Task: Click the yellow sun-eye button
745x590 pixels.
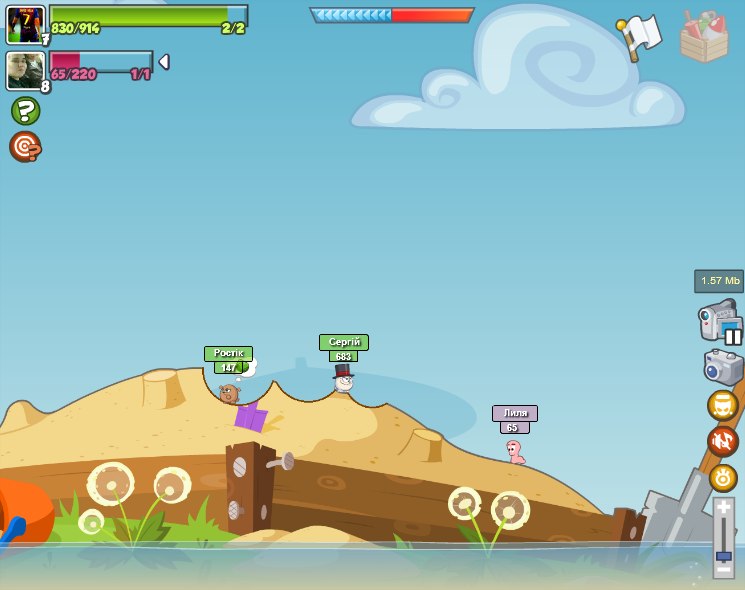Action: coord(723,477)
